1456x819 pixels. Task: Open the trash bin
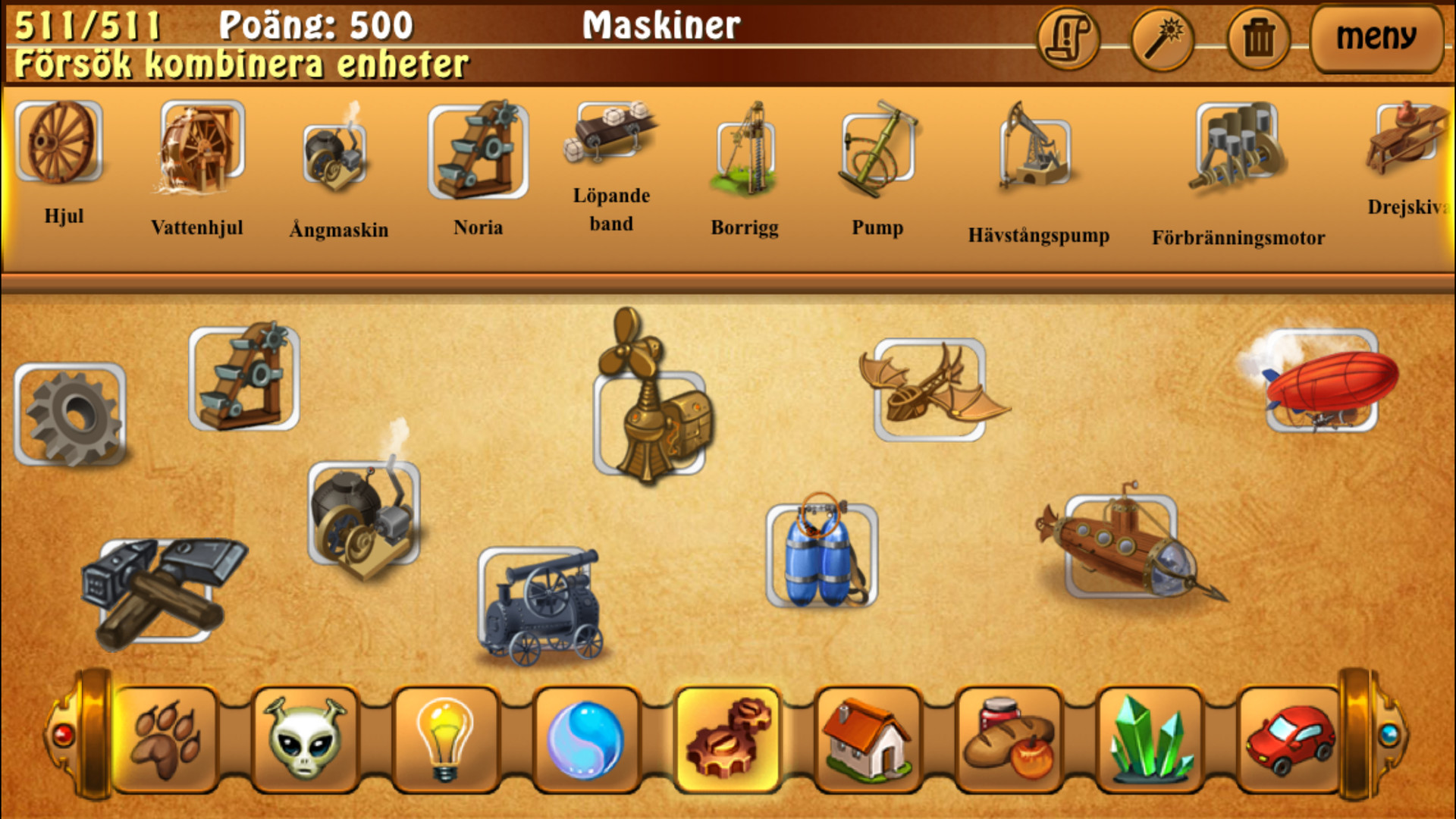pos(1255,39)
